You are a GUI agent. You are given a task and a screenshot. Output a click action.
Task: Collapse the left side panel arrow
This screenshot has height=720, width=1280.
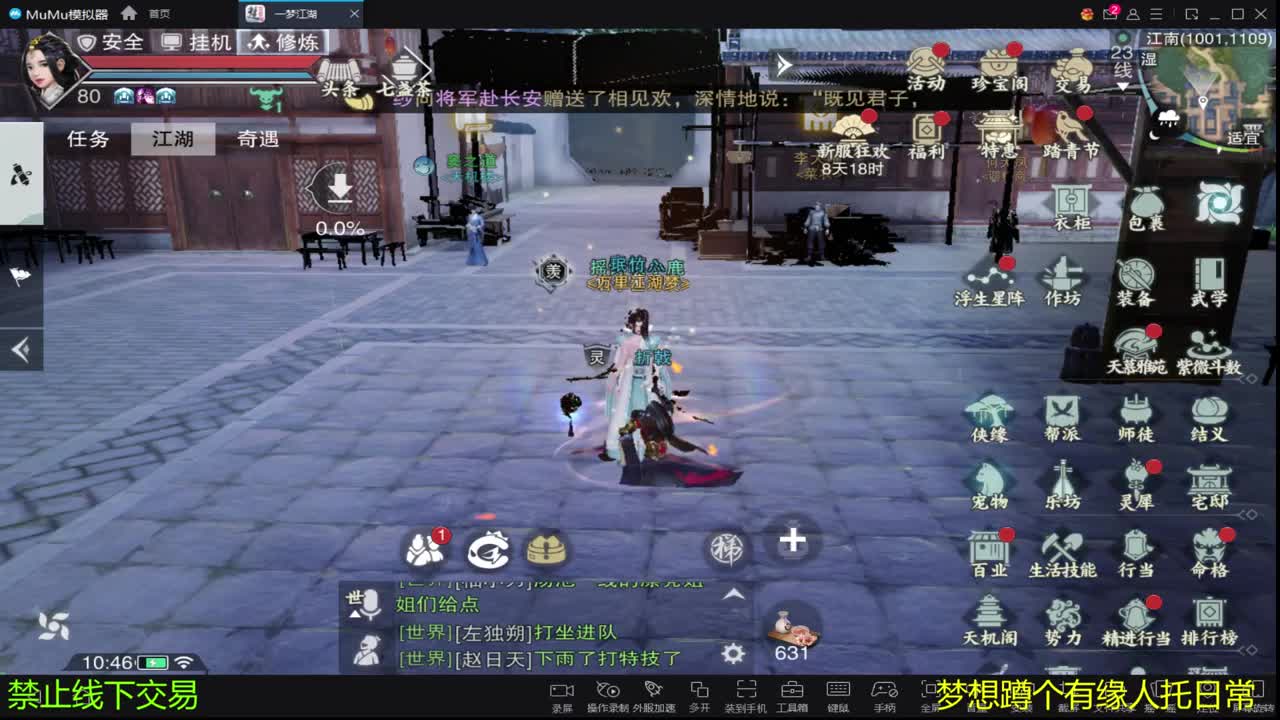[x=20, y=349]
